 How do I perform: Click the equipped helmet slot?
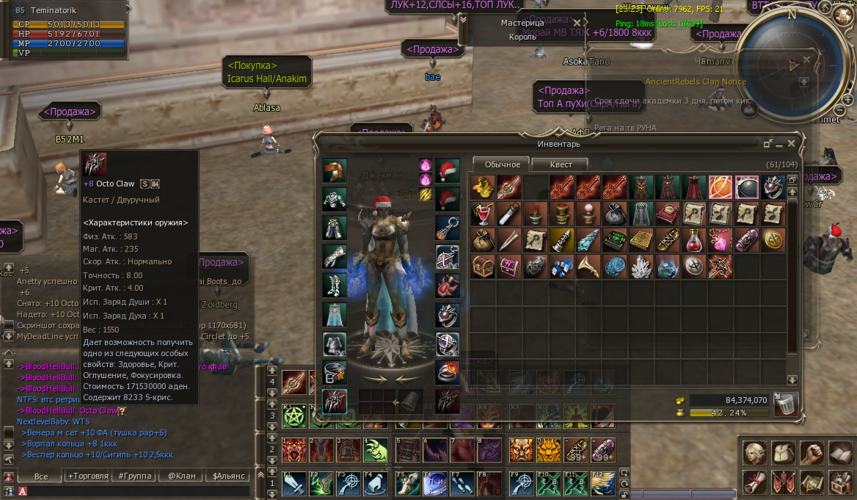point(334,171)
